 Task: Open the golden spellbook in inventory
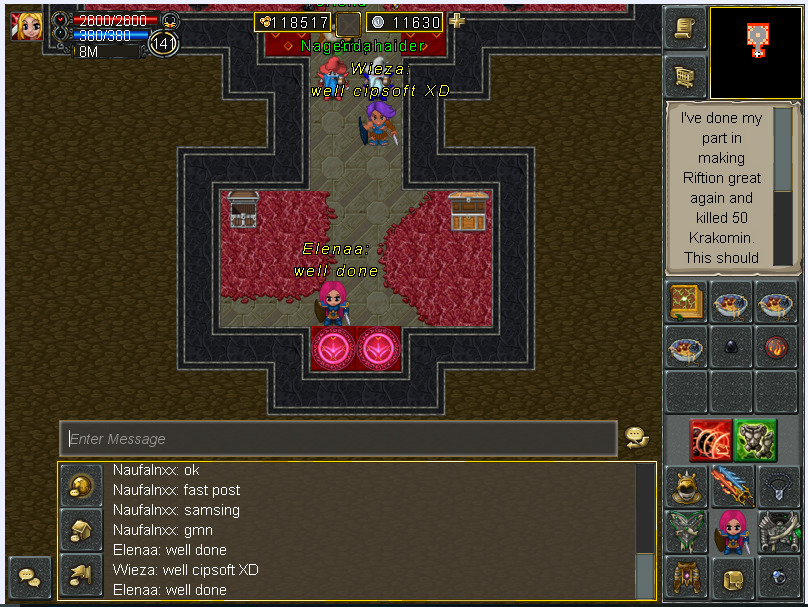[x=687, y=301]
